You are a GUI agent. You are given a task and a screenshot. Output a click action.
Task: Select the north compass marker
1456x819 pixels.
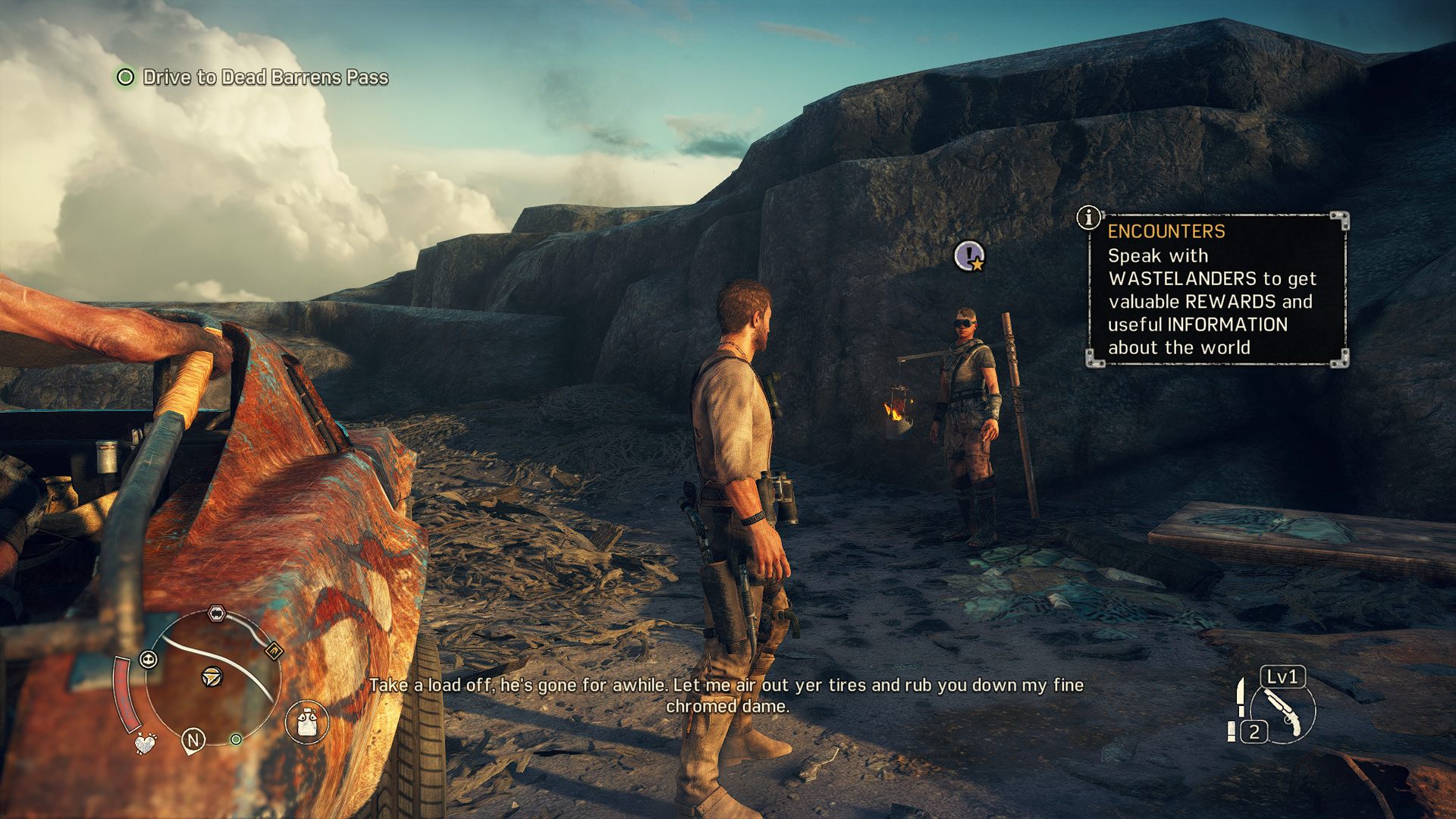coord(193,739)
